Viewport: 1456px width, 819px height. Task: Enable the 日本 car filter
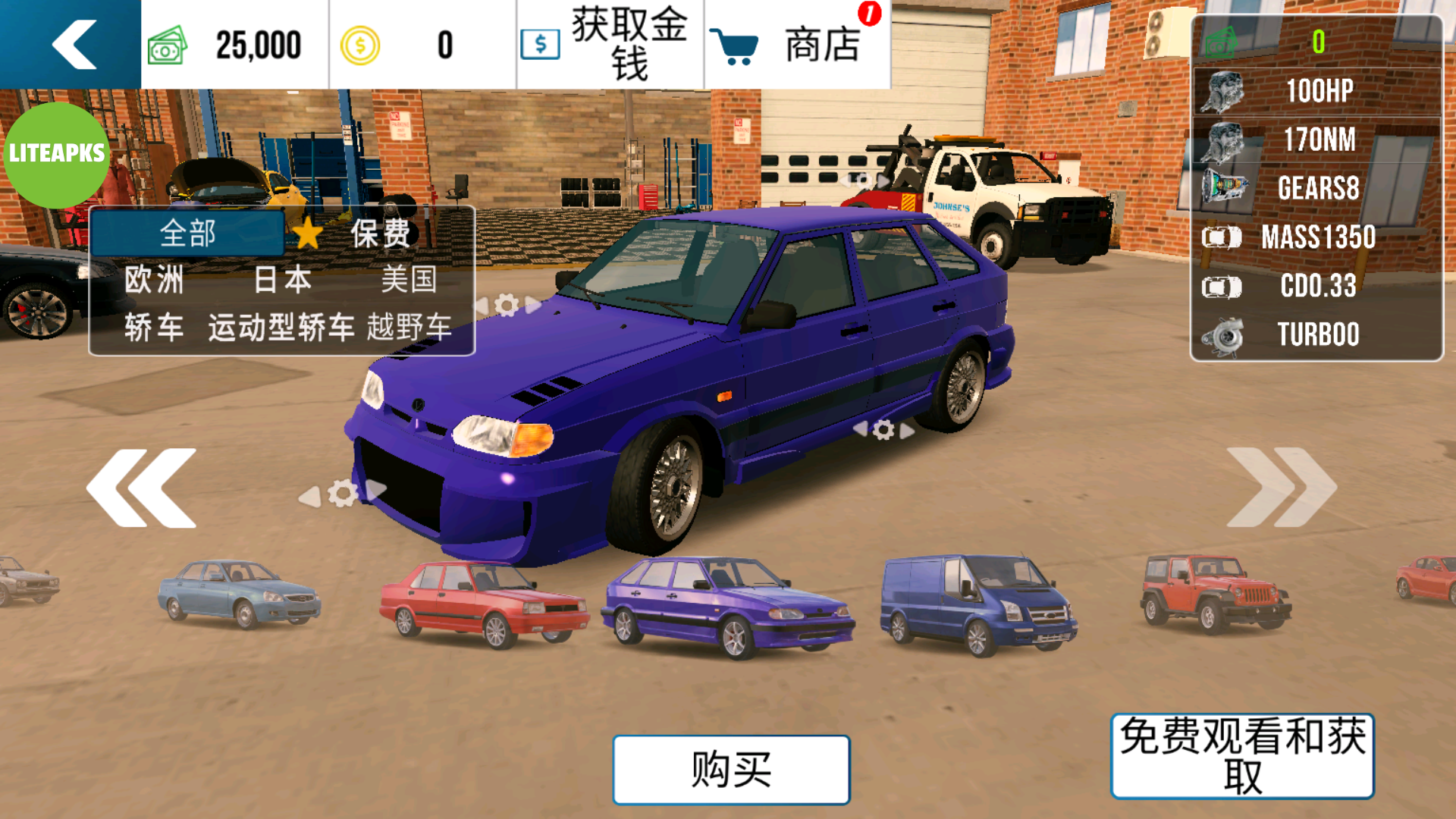(281, 281)
